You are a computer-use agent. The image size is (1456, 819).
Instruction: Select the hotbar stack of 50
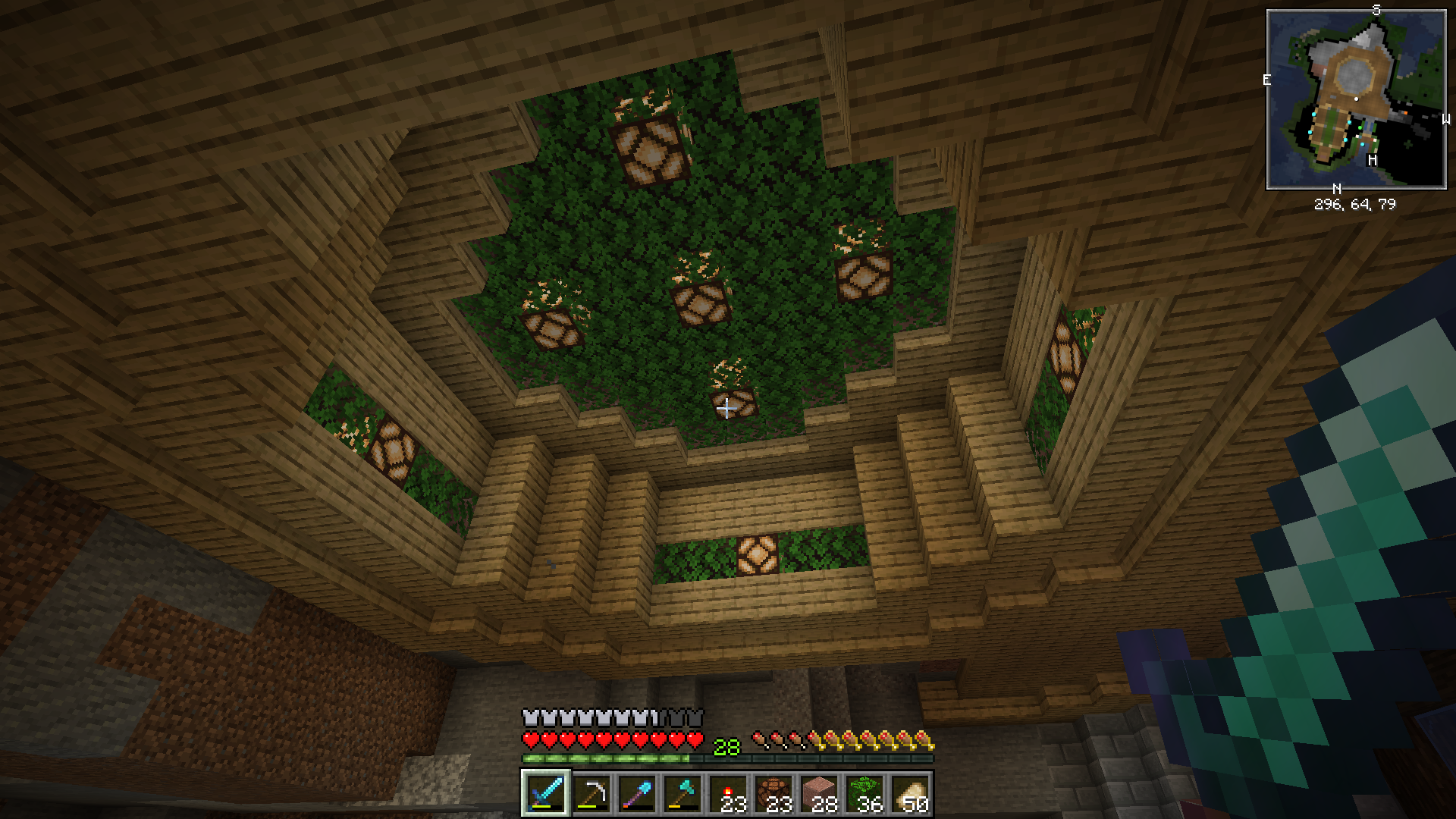(910, 794)
